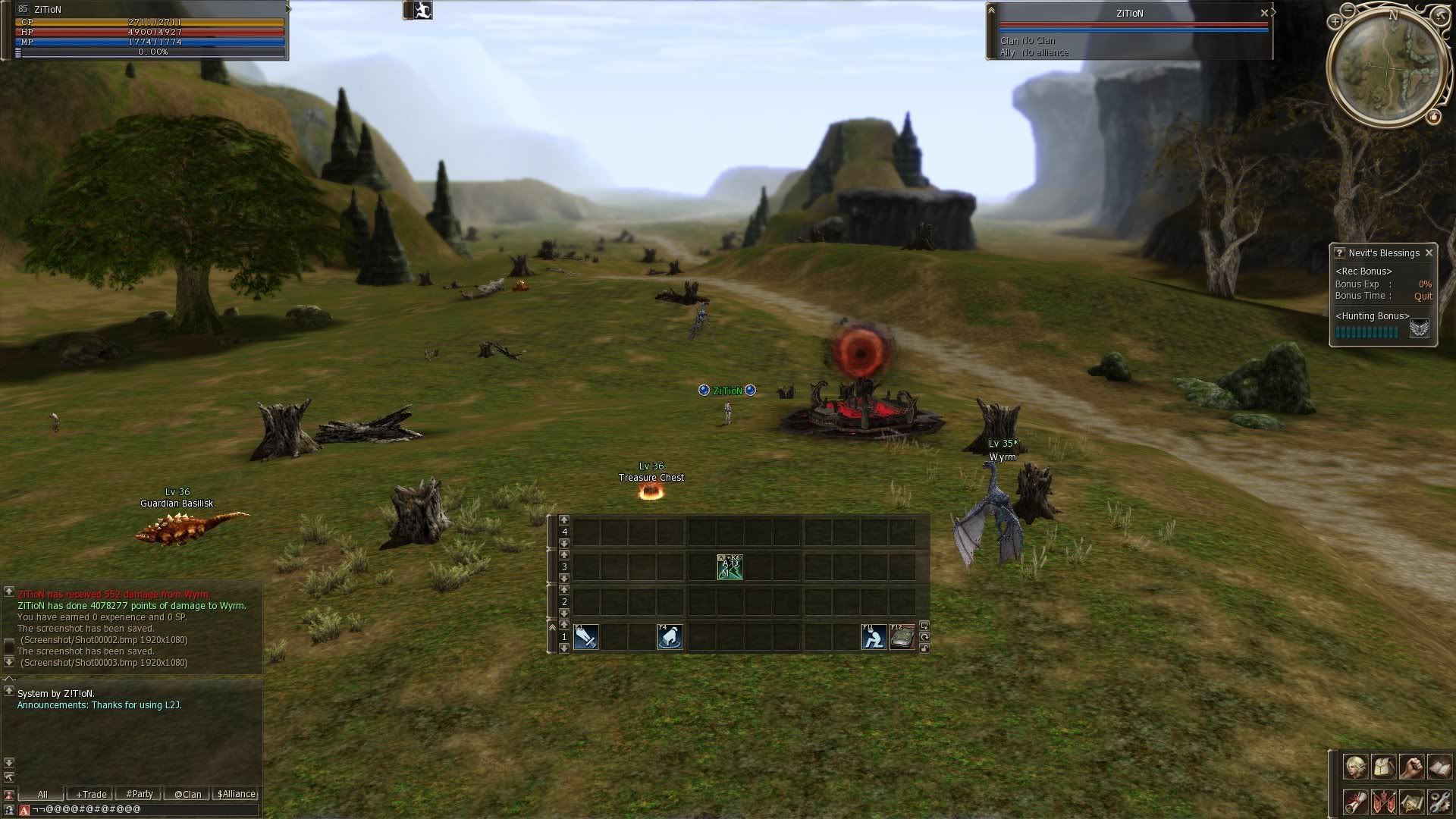Open the clan banners icon
Image resolution: width=1456 pixels, height=819 pixels.
tap(1383, 802)
